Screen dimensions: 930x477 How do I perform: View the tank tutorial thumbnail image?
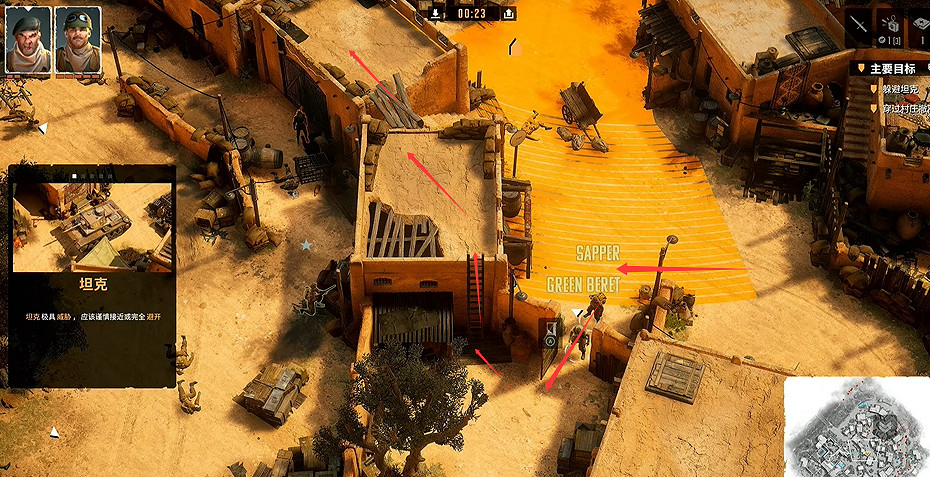(92, 227)
